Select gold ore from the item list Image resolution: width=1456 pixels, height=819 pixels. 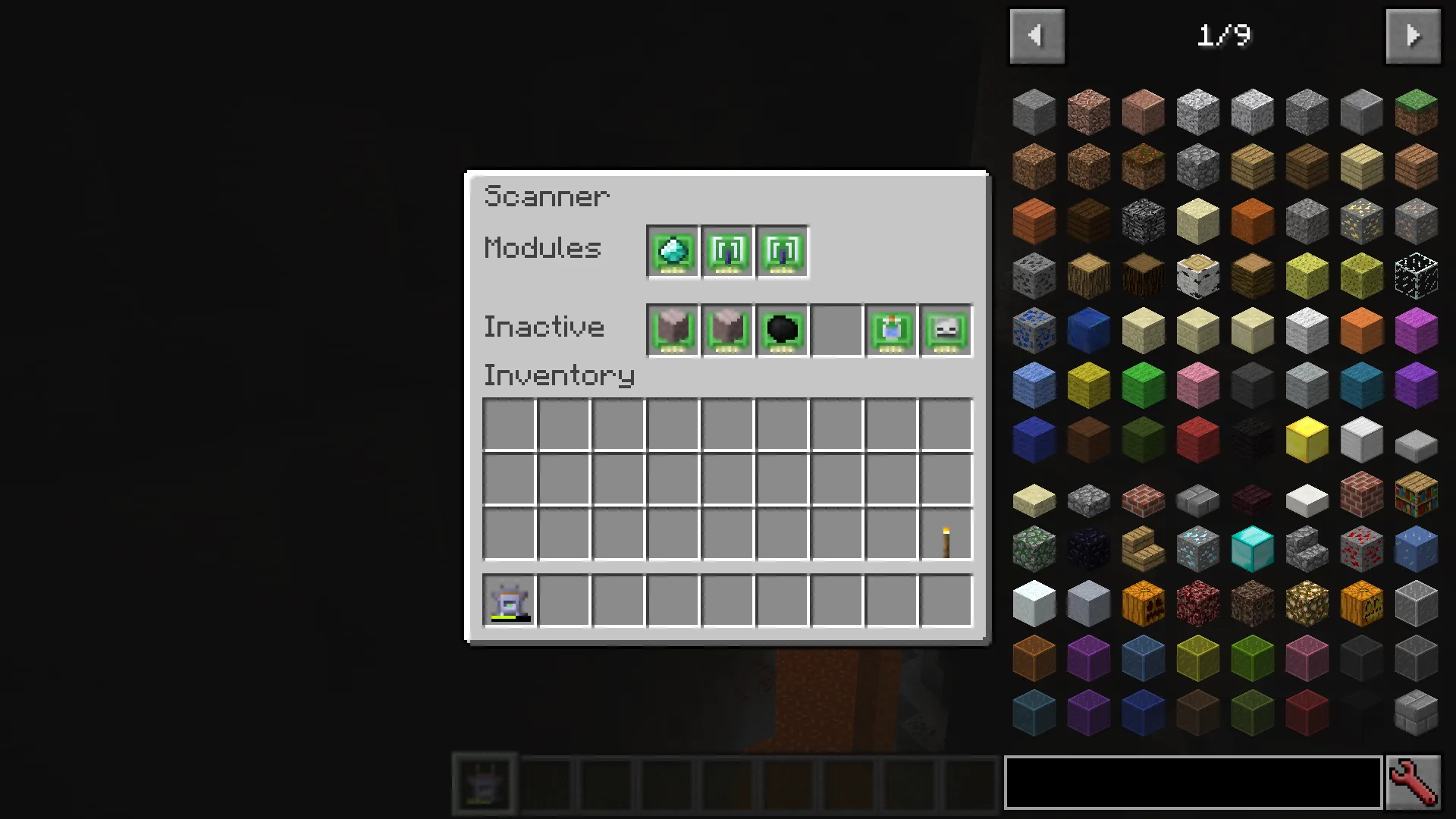pyautogui.click(x=1360, y=222)
